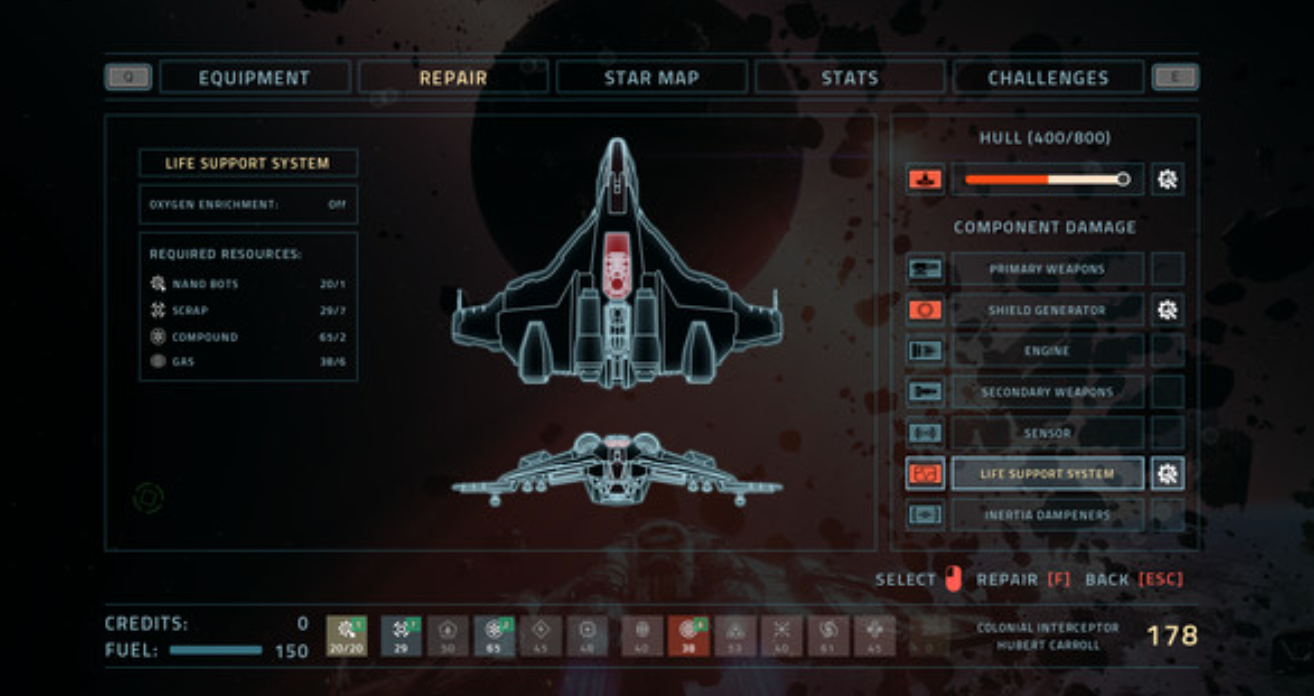Click the scrap resource slot showing 29

tap(401, 636)
